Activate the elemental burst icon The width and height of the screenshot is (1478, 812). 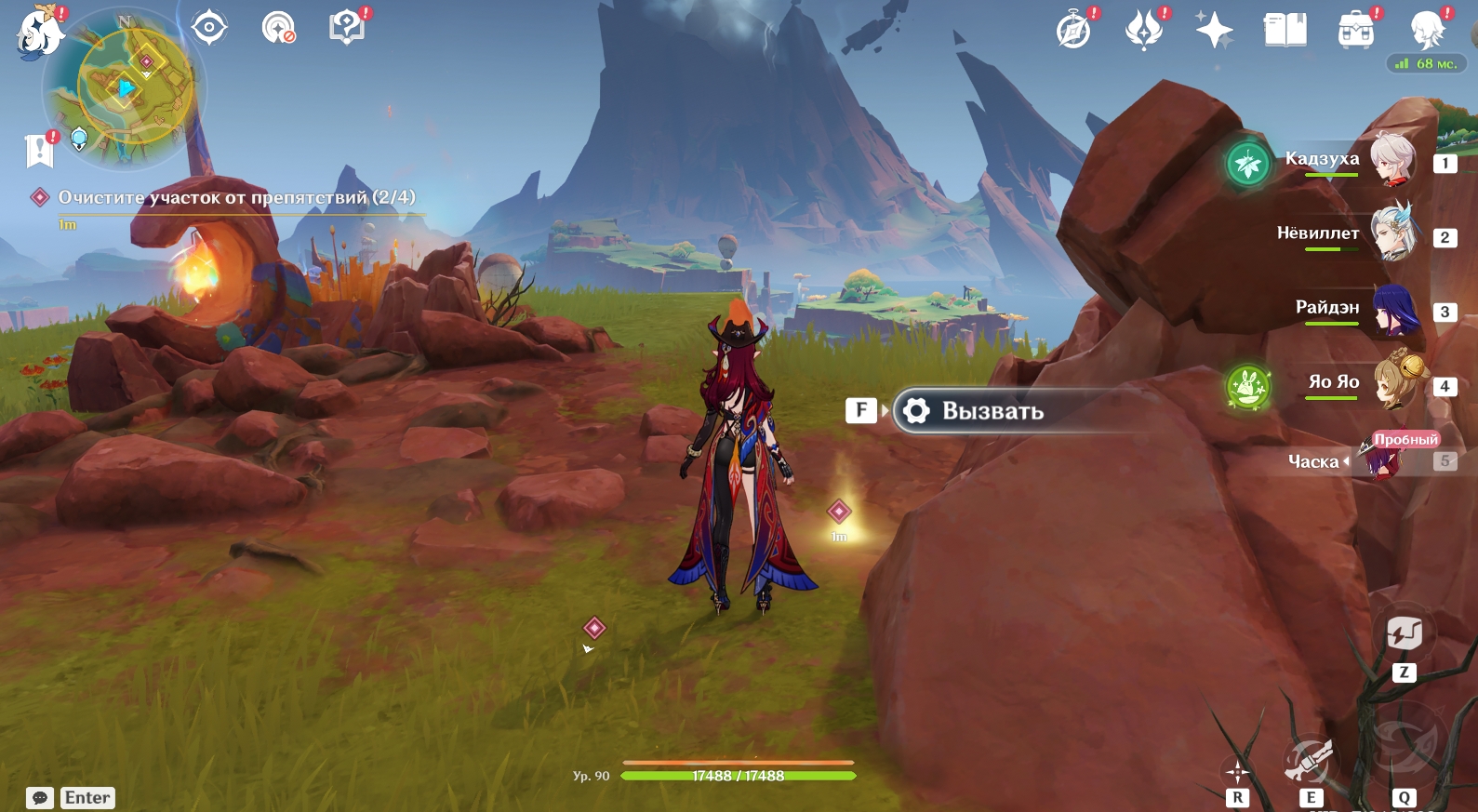(x=1403, y=744)
